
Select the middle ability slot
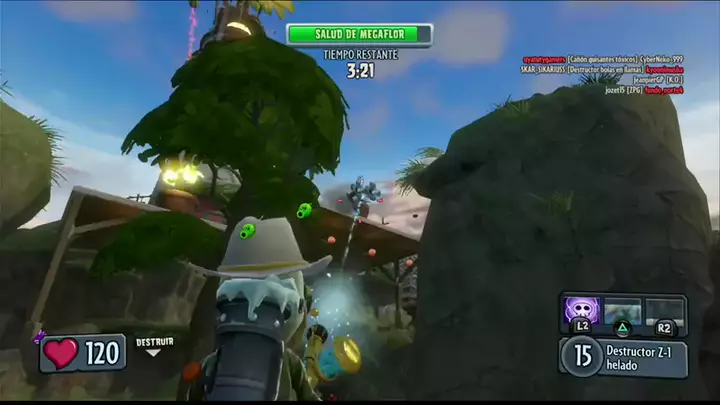point(622,311)
